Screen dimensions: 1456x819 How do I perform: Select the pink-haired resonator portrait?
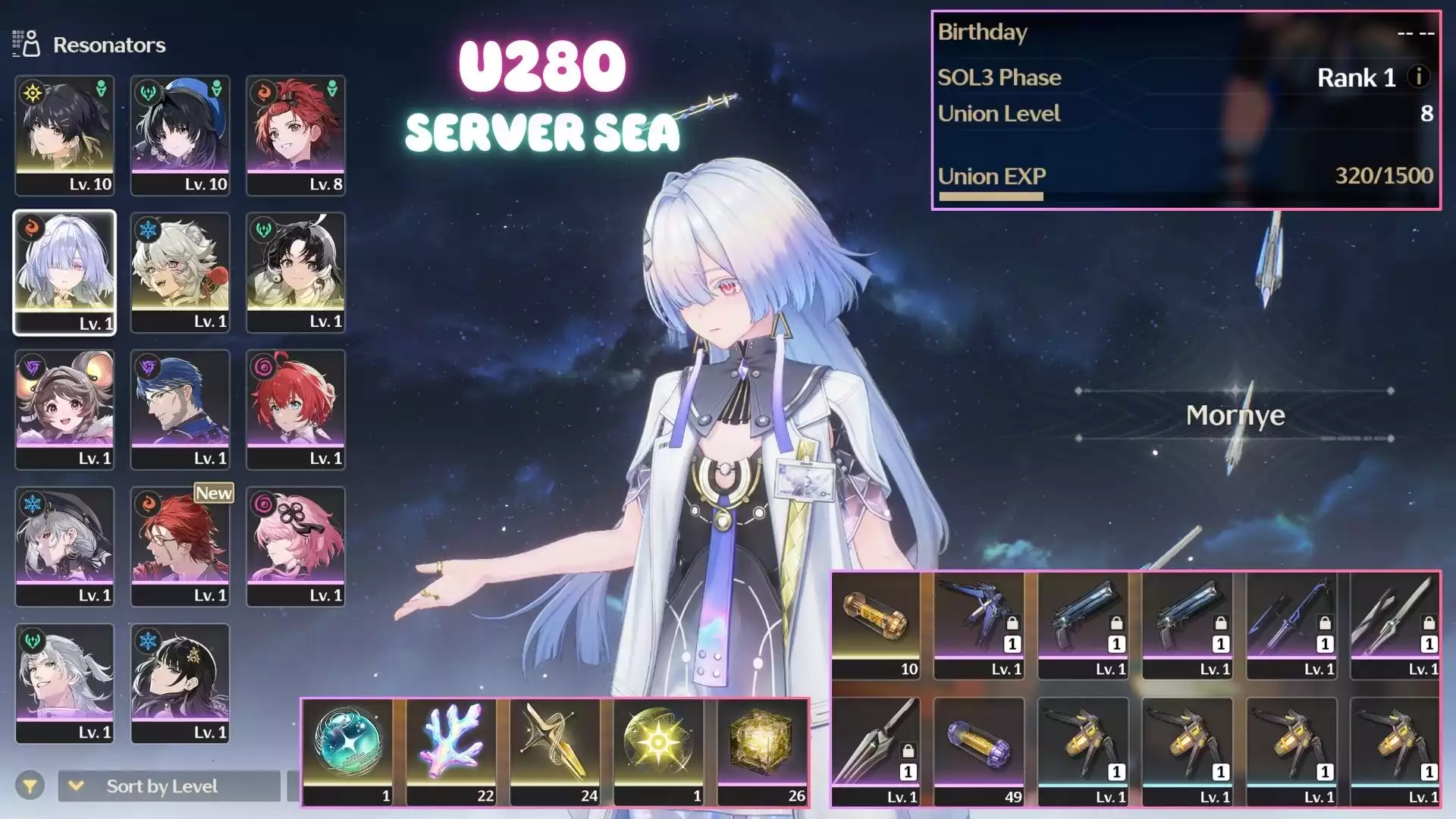click(296, 546)
